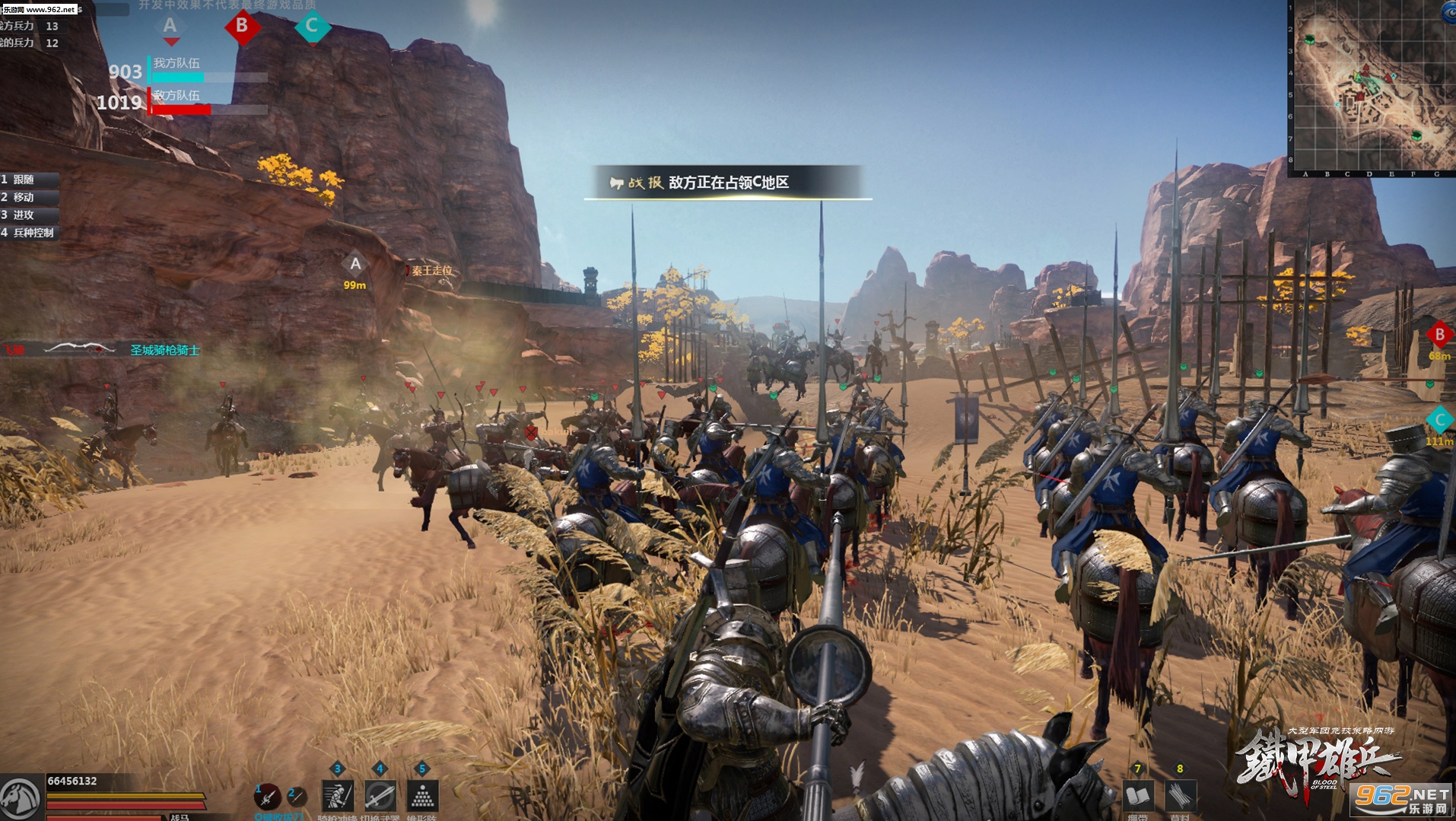This screenshot has height=821, width=1456.
Task: Use the 切换武器 switch weapon skill
Action: click(380, 796)
